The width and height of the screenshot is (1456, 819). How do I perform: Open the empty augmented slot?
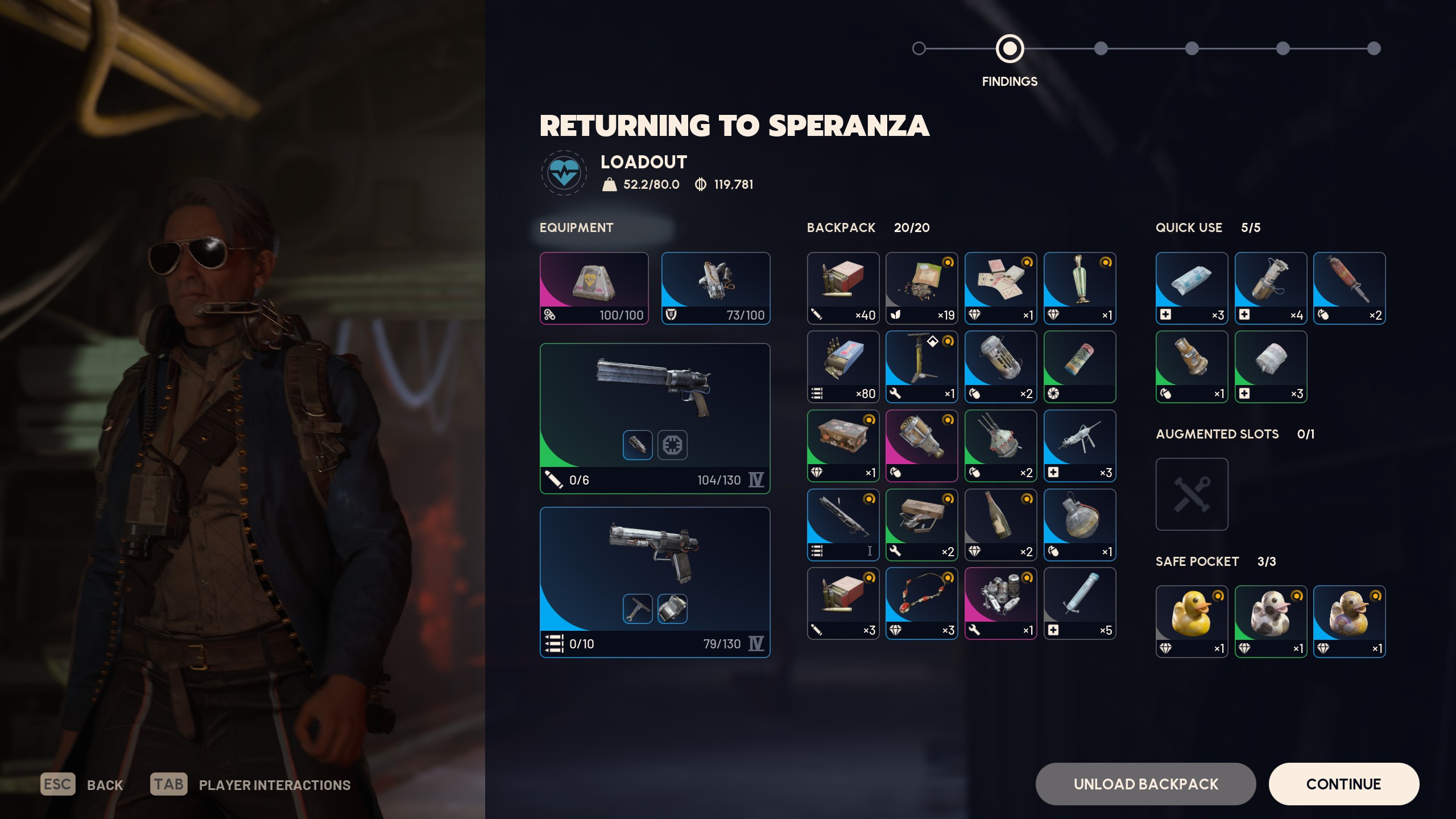tap(1192, 494)
